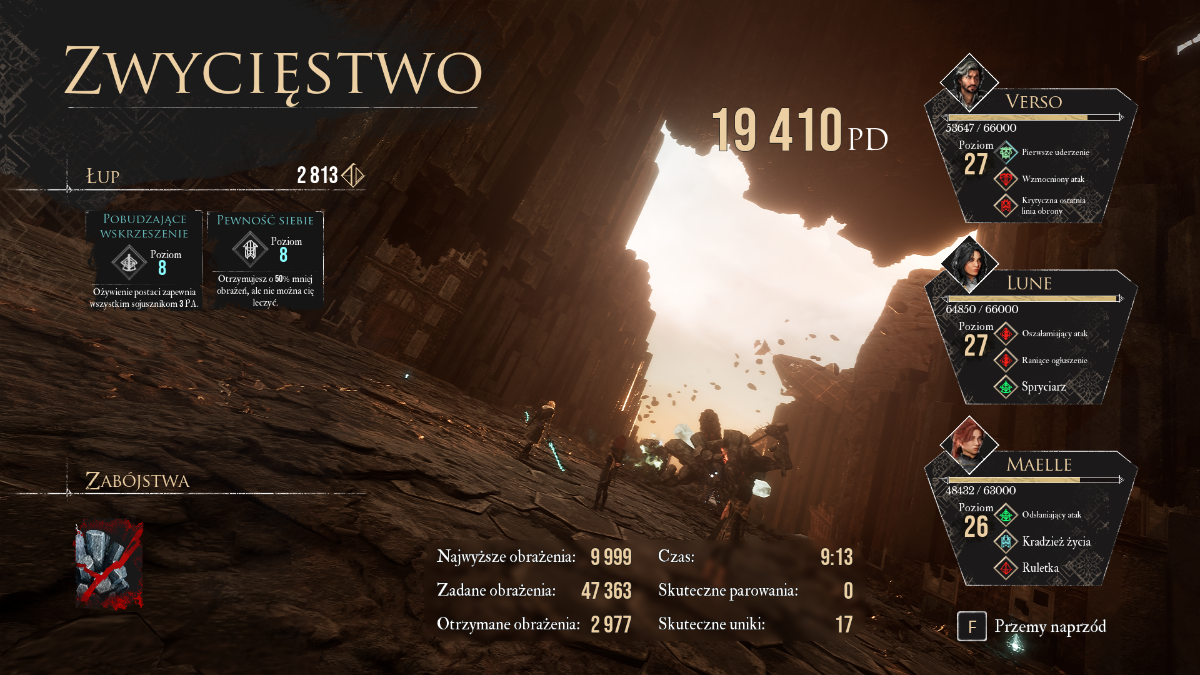Select Maelle's Odsłaniający atak skill icon

click(1007, 516)
